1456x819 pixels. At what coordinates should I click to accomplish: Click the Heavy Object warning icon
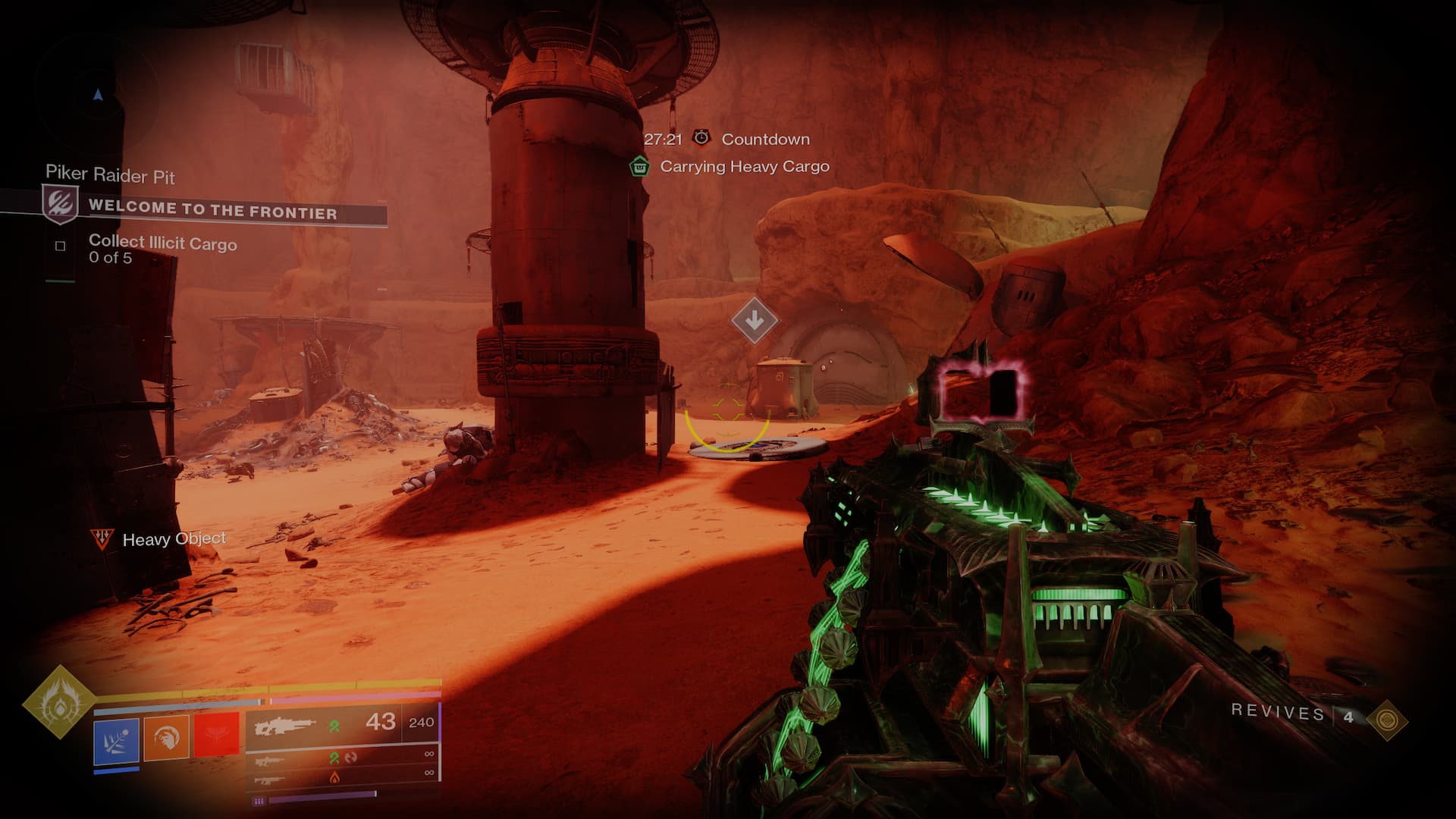click(100, 538)
